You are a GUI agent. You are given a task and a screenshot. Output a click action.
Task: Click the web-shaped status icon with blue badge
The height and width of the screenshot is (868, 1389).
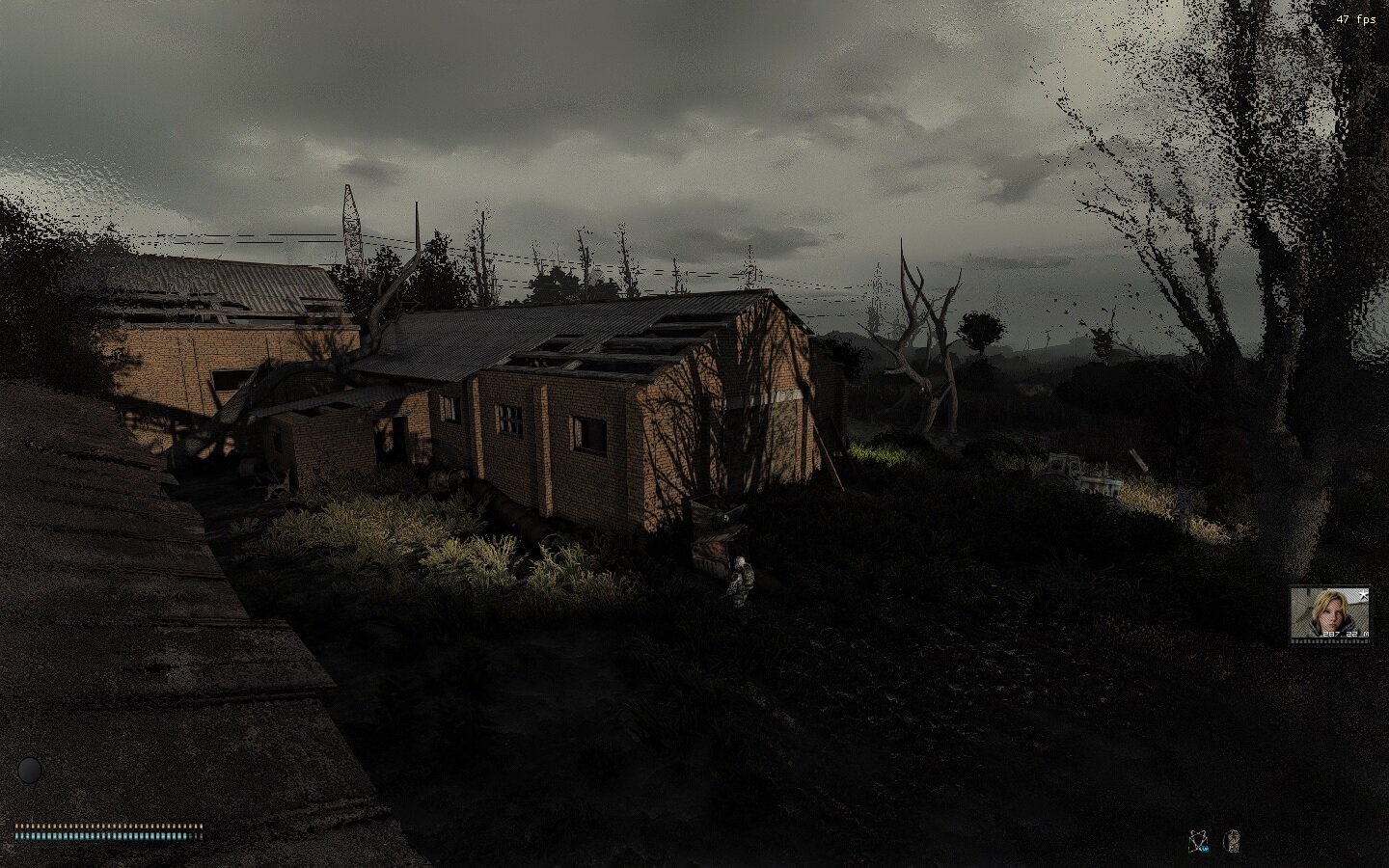pyautogui.click(x=1199, y=841)
